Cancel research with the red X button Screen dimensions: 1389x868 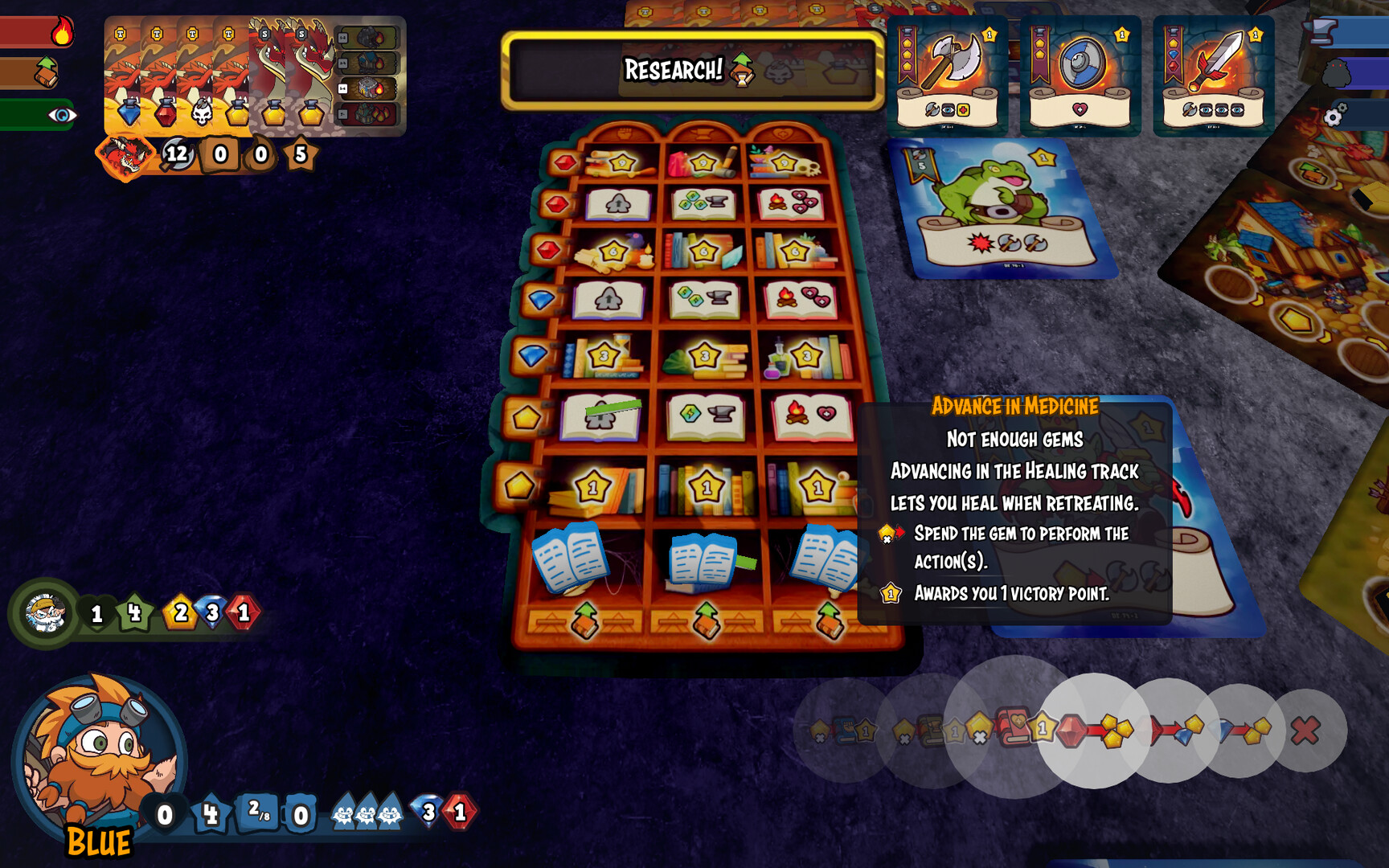[1305, 731]
